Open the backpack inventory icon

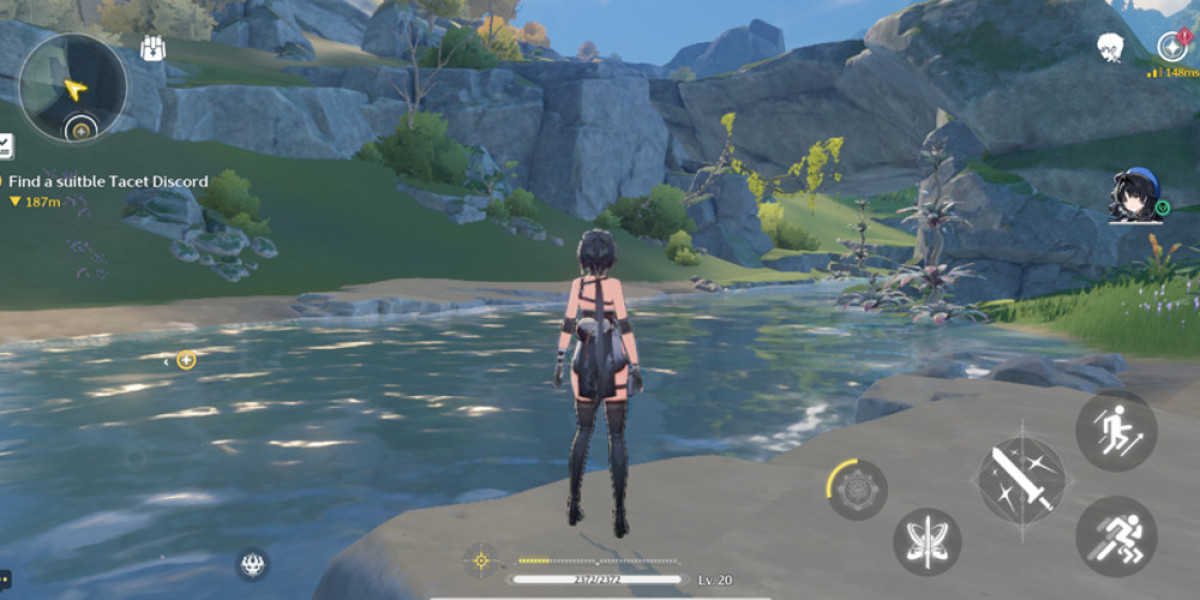153,48
